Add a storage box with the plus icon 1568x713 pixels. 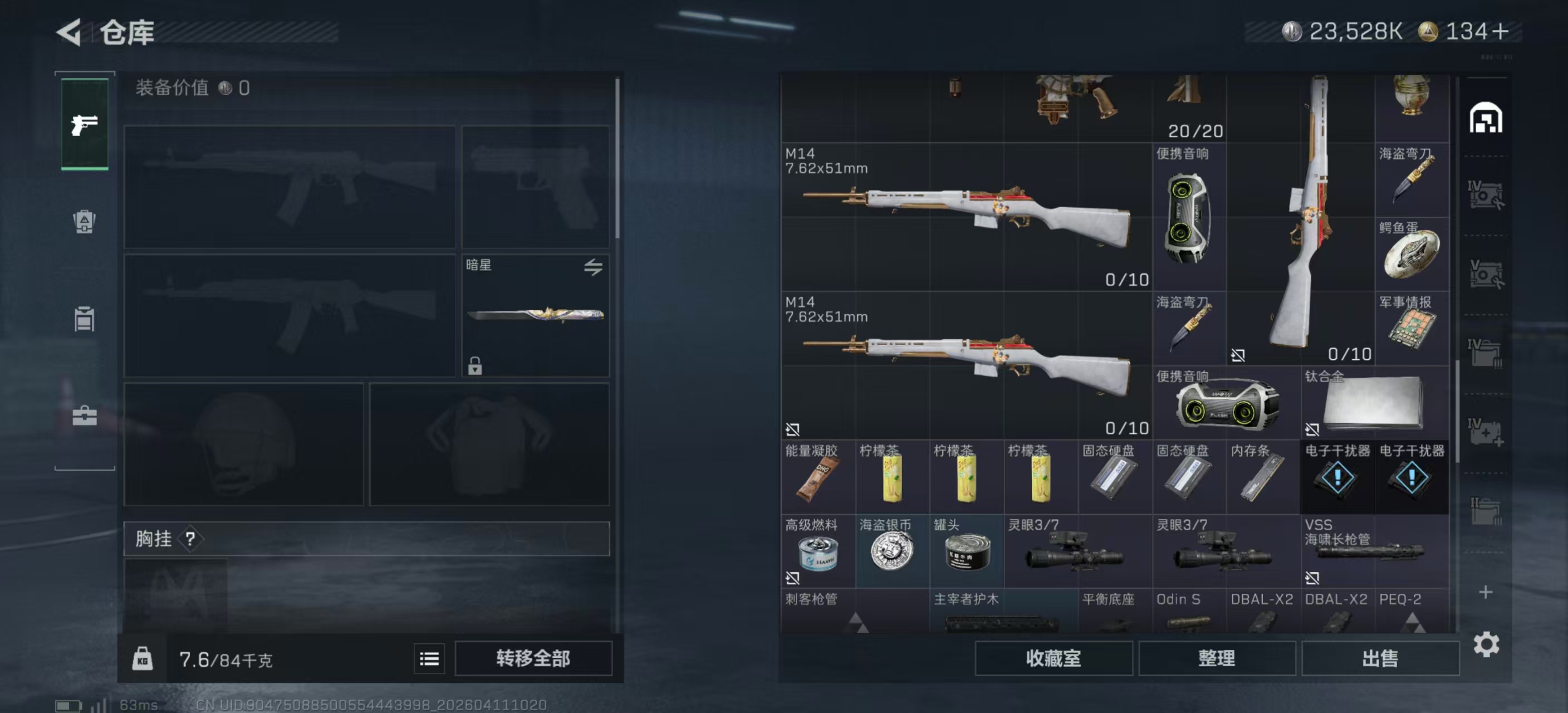tap(1486, 592)
